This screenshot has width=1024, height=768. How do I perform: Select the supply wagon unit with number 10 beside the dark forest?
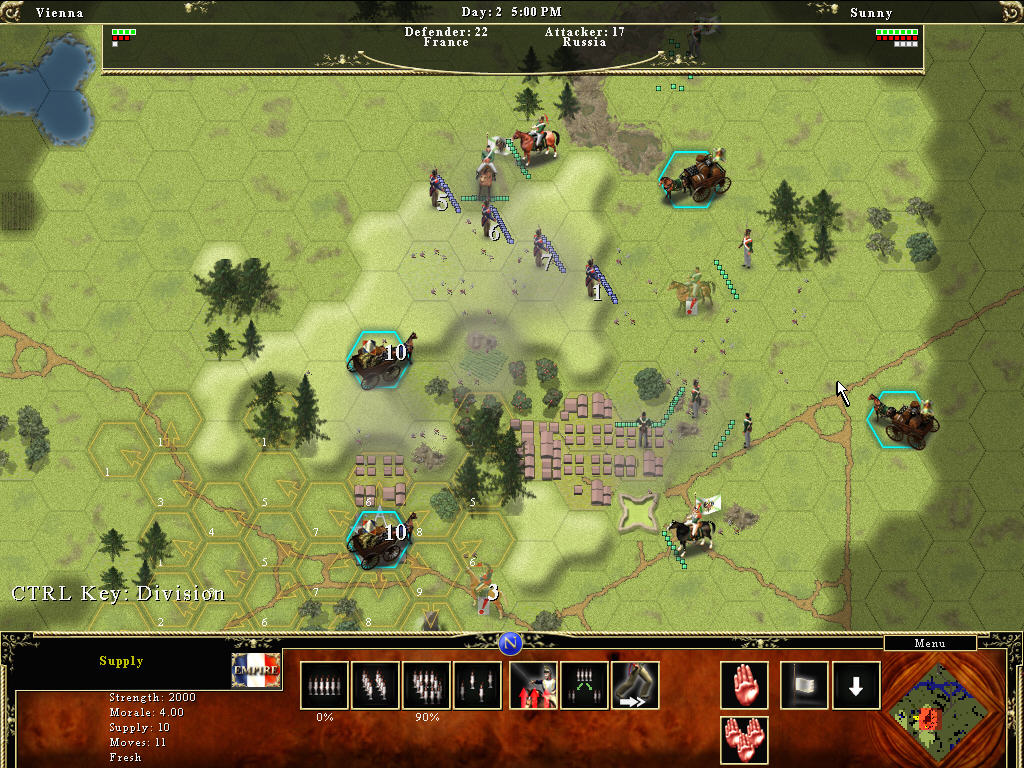379,359
